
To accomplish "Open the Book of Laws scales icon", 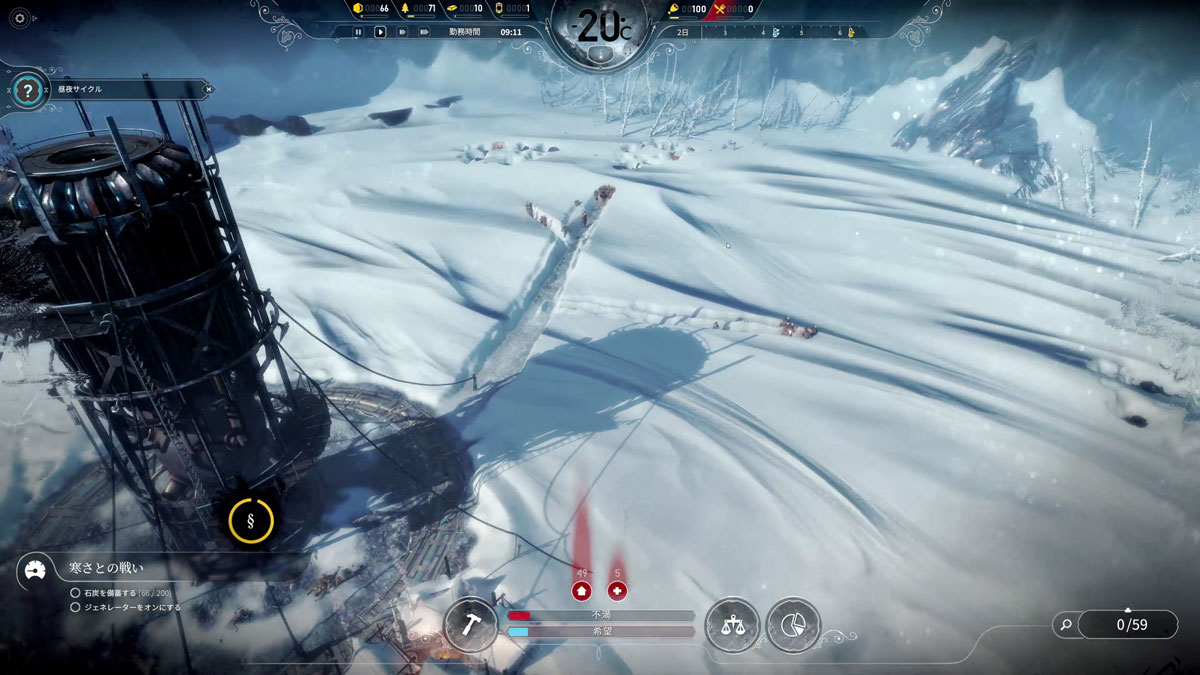I will (x=732, y=625).
